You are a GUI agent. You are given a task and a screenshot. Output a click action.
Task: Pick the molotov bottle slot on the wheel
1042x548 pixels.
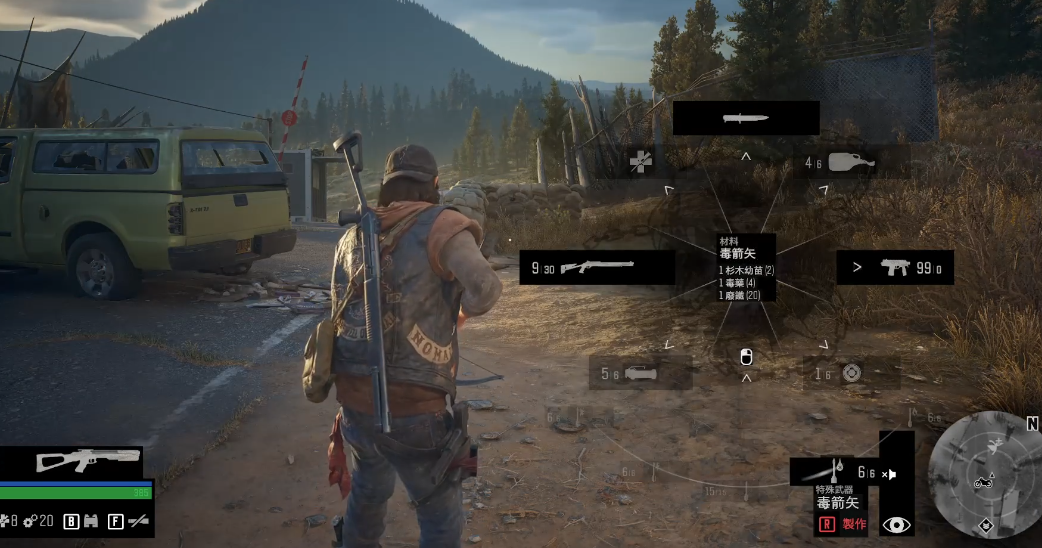coord(852,161)
